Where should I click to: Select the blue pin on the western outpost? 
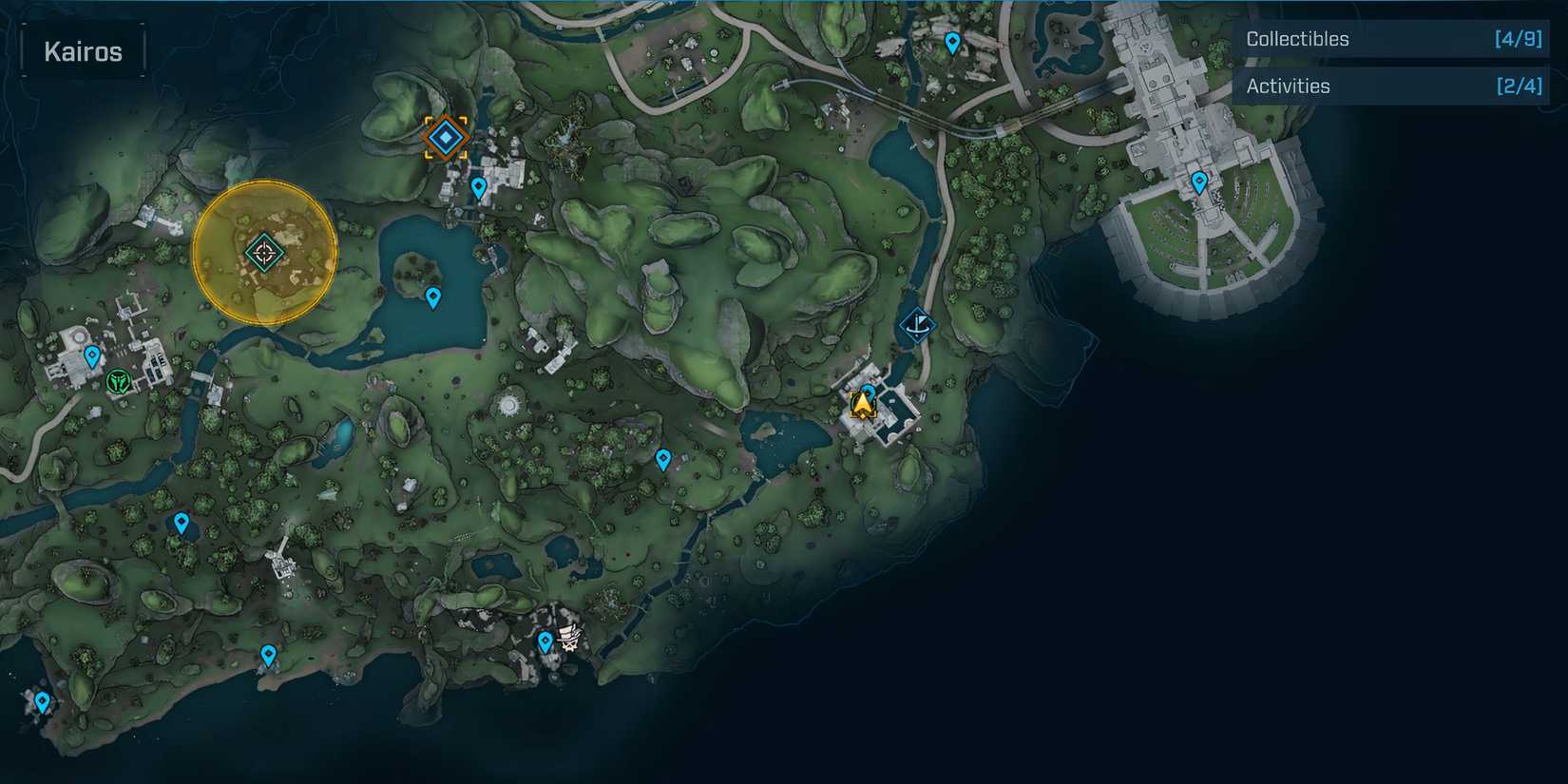90,355
